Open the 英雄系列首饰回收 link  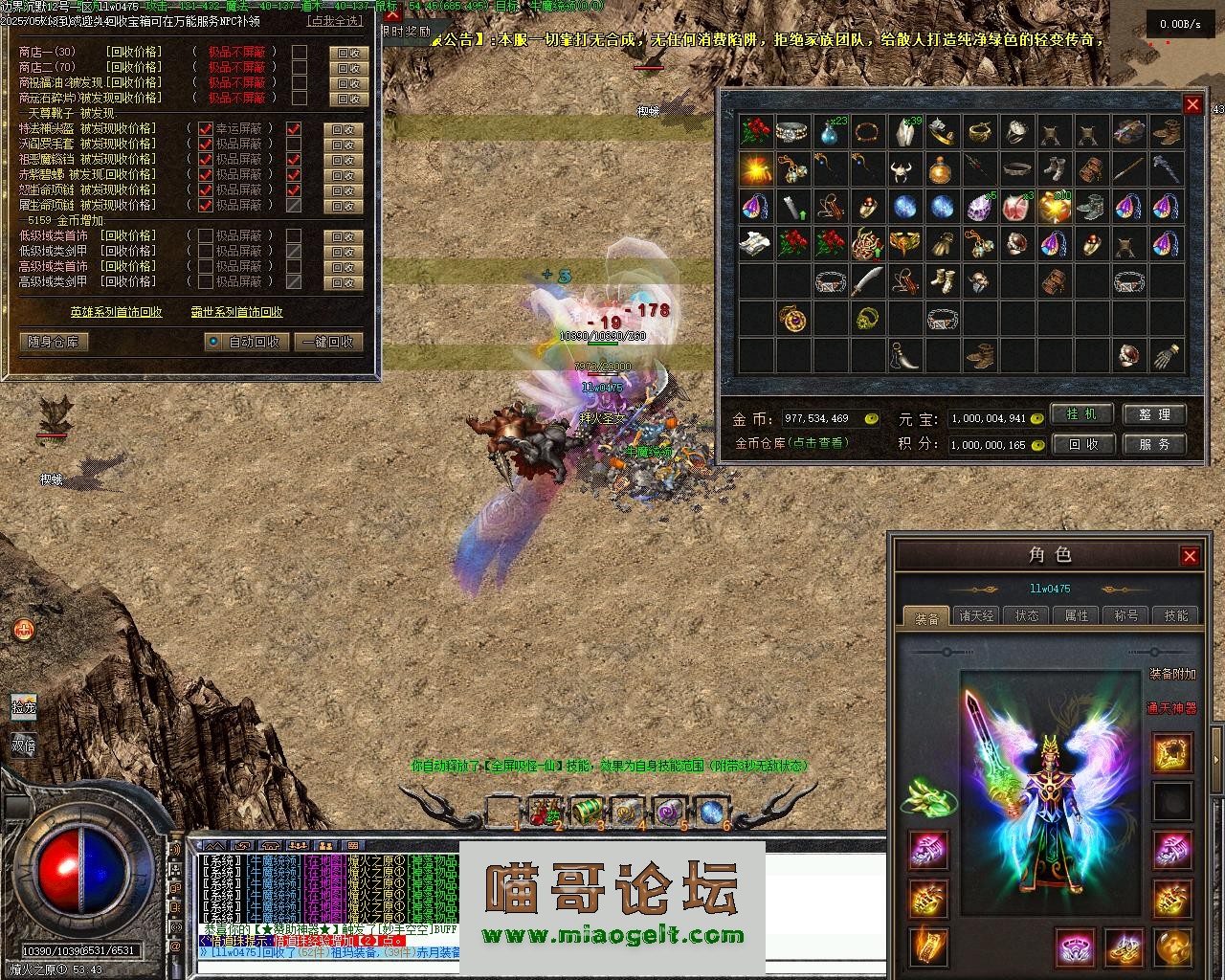(x=116, y=312)
